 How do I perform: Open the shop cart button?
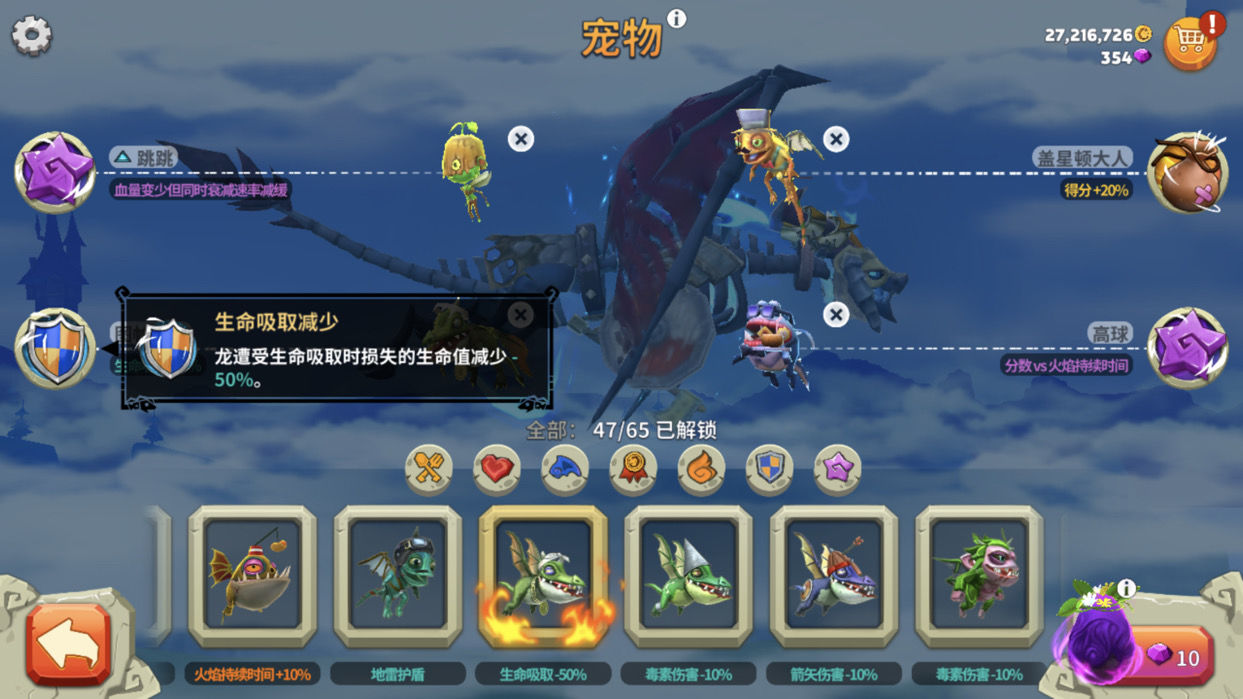[1190, 42]
